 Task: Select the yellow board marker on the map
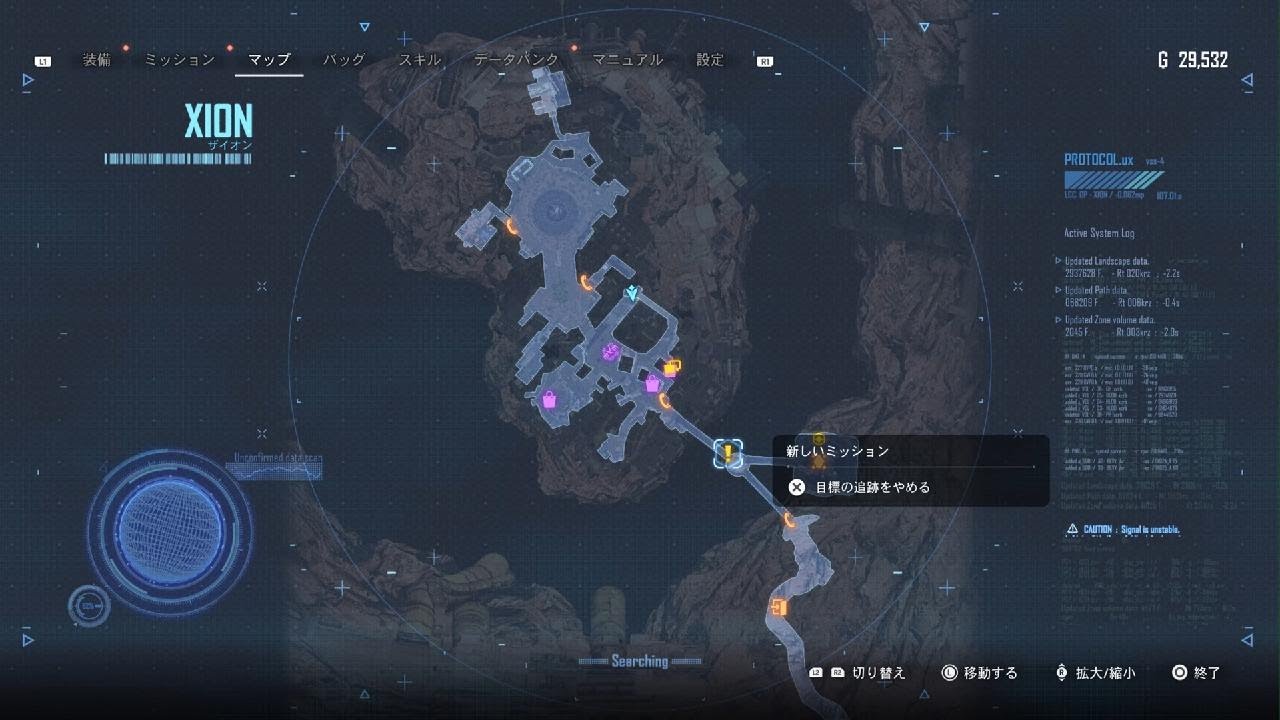coord(672,367)
